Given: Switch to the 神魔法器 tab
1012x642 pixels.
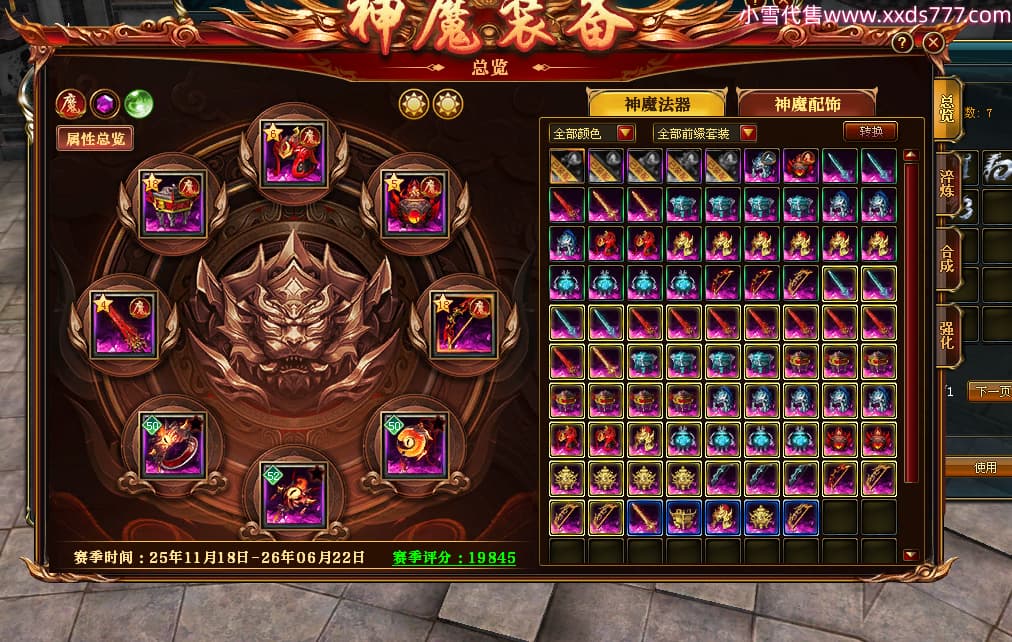Looking at the screenshot, I should pos(657,104).
